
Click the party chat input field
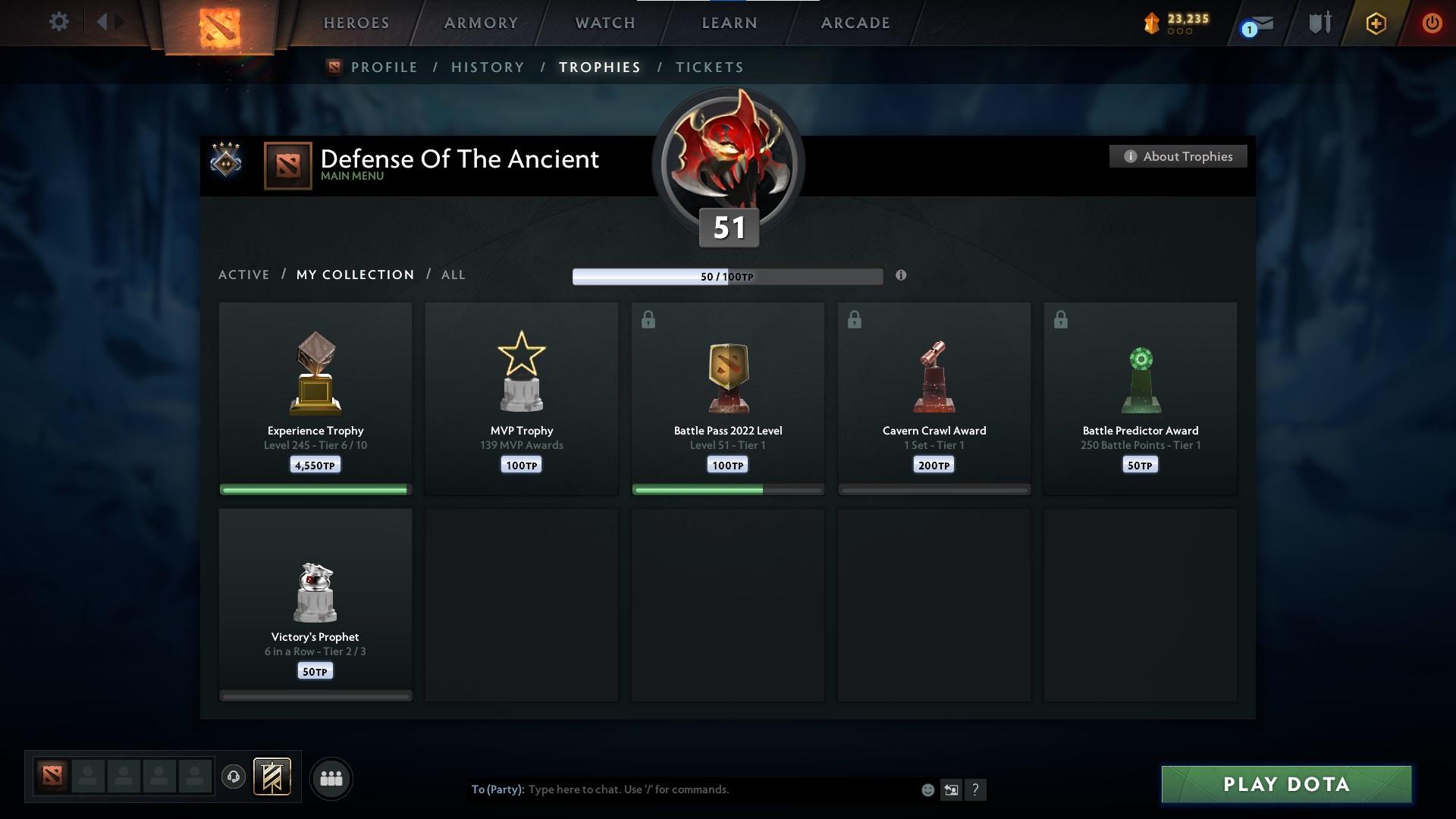pyautogui.click(x=682, y=789)
